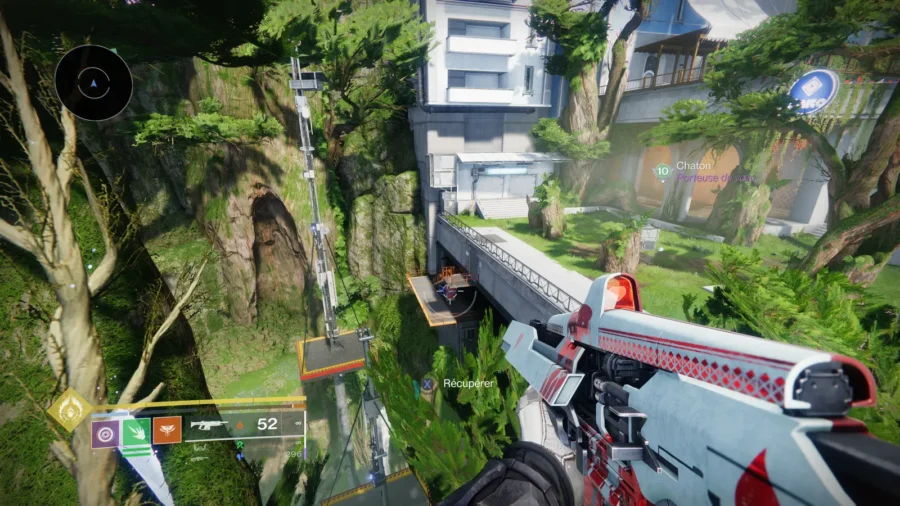Select the purple grenade ability icon
Image resolution: width=900 pixels, height=506 pixels.
[105, 432]
